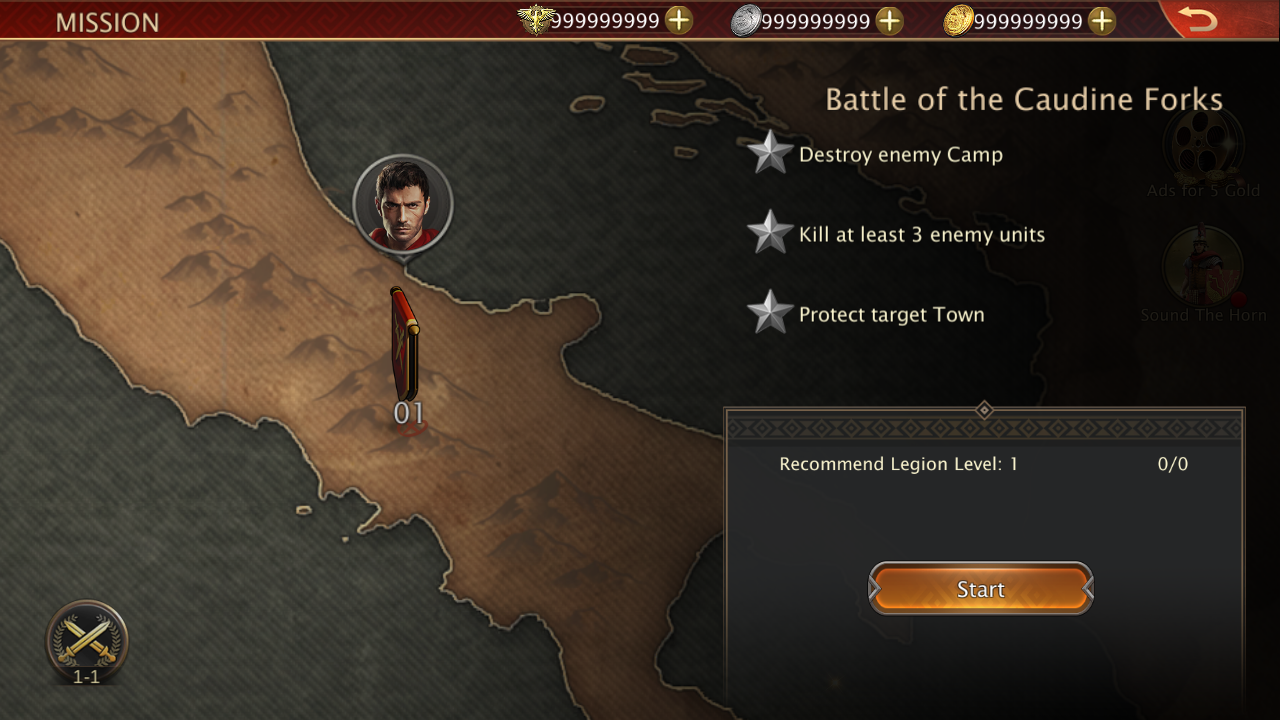Viewport: 1280px width, 720px height.
Task: Add silver coins using its plus button
Action: [x=889, y=21]
